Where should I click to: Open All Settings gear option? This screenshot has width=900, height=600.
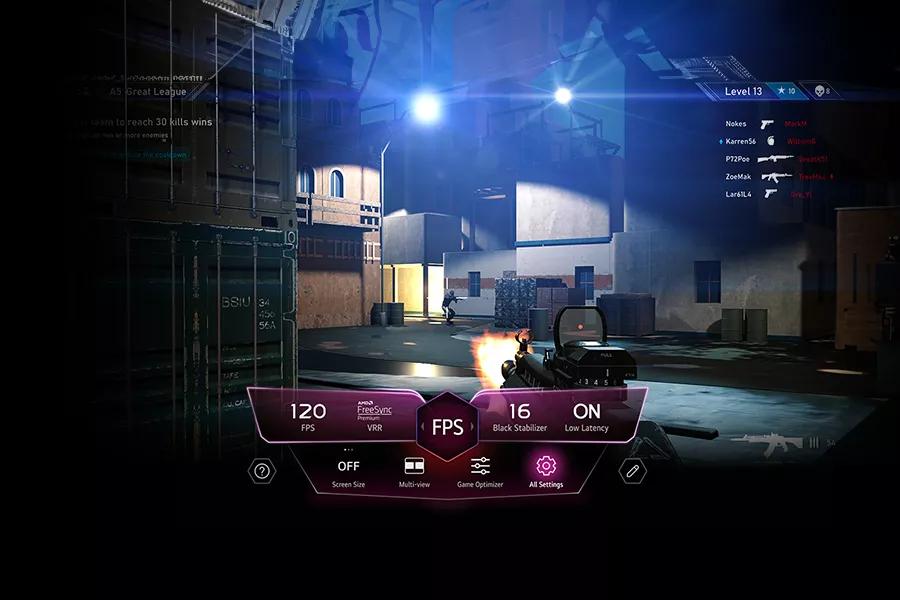point(546,471)
